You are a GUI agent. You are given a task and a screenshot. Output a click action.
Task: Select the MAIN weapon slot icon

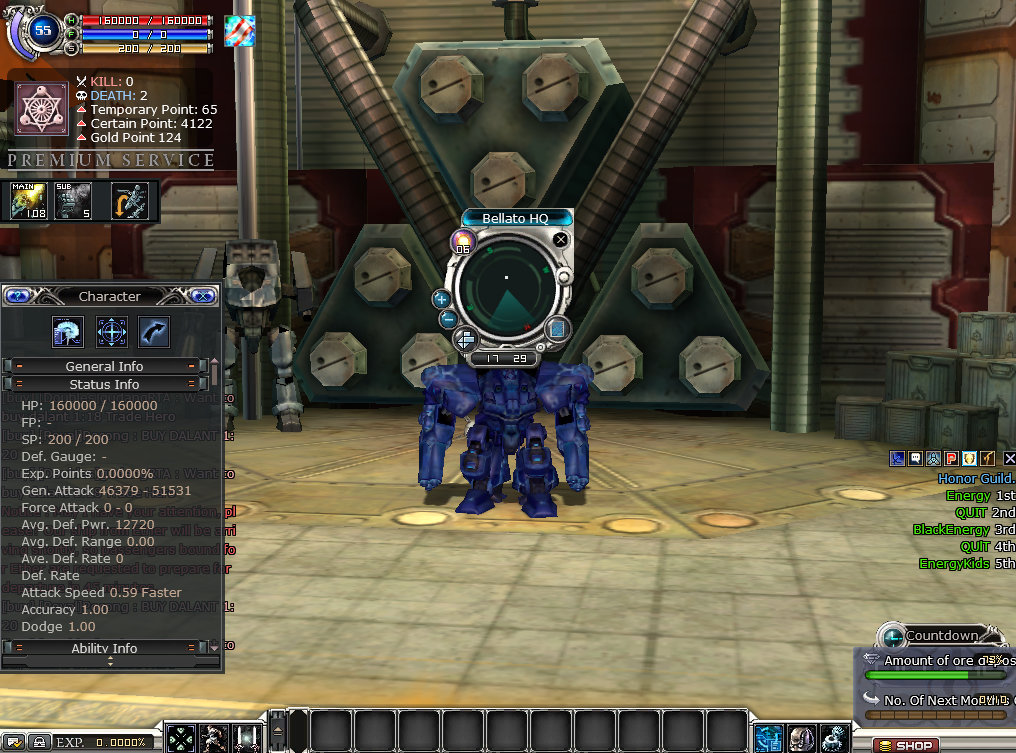[x=29, y=201]
